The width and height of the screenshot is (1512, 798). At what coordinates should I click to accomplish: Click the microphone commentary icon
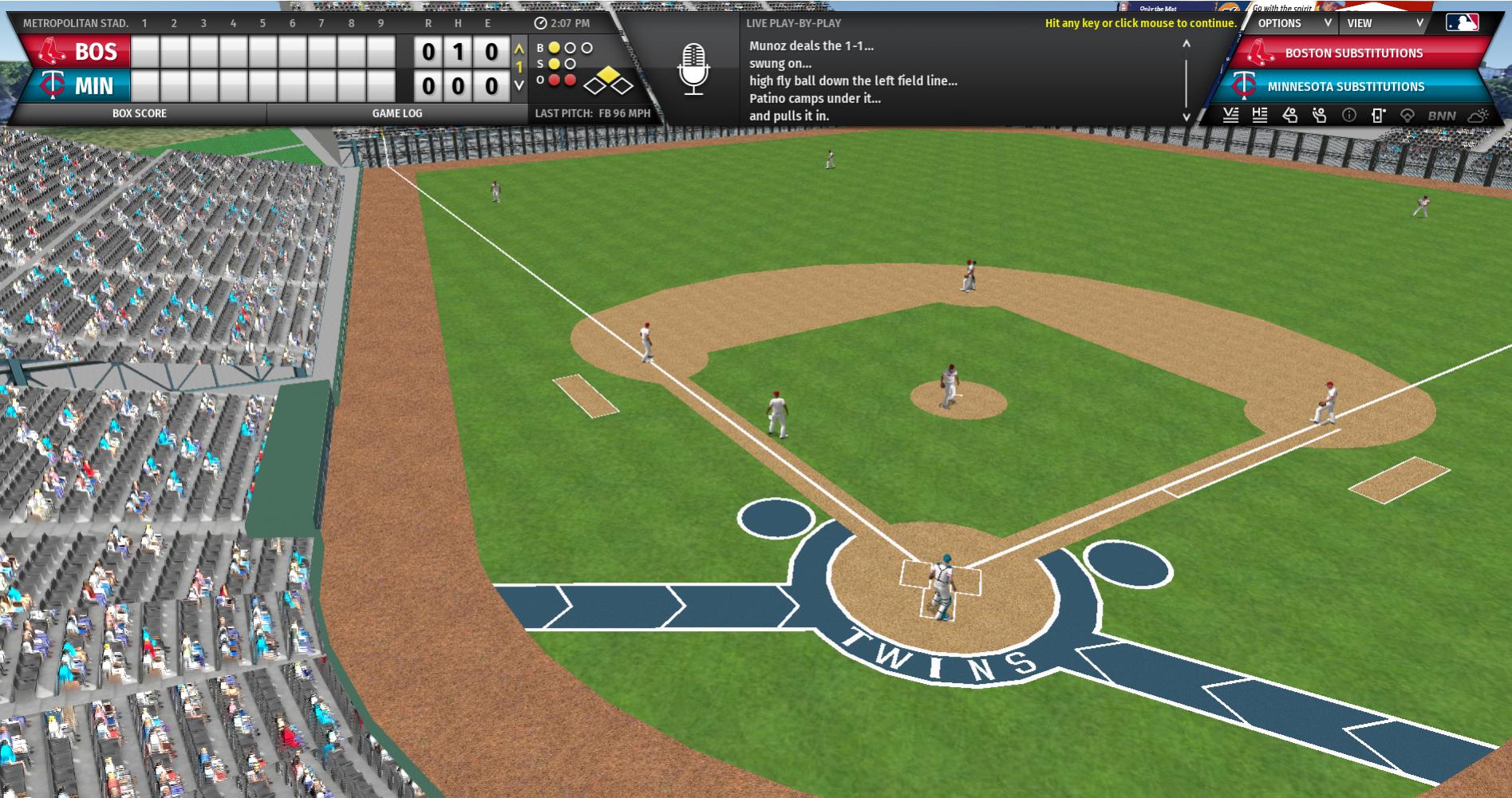point(693,69)
